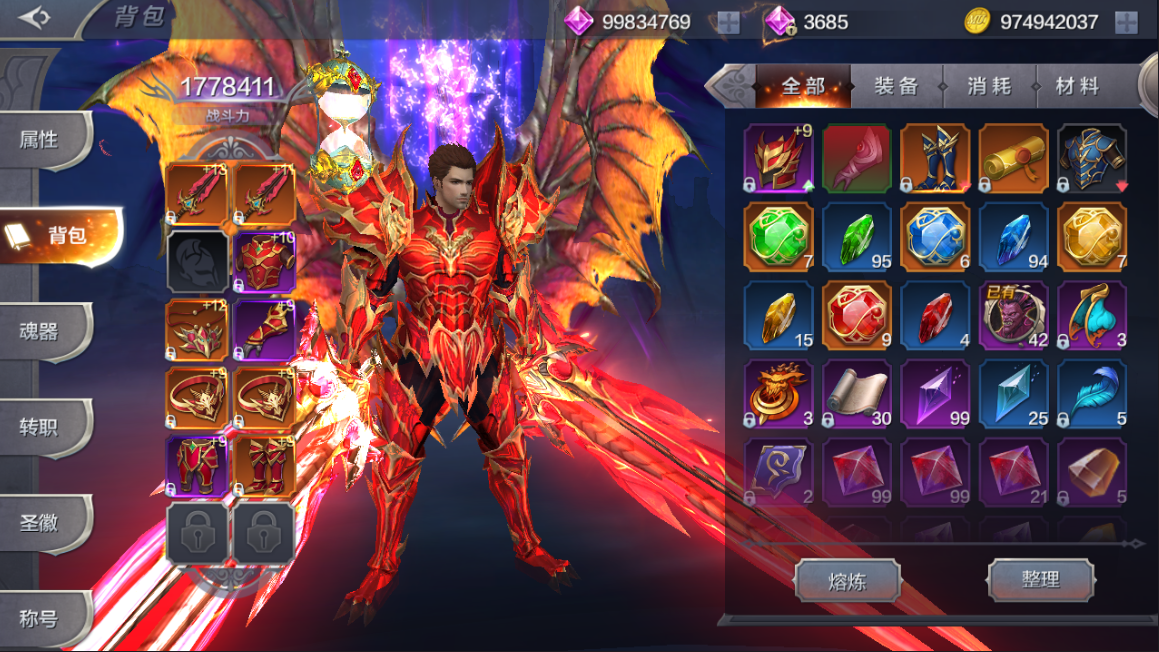Viewport: 1159px width, 652px height.
Task: Select the blue chest armor in bag
Action: [1092, 158]
